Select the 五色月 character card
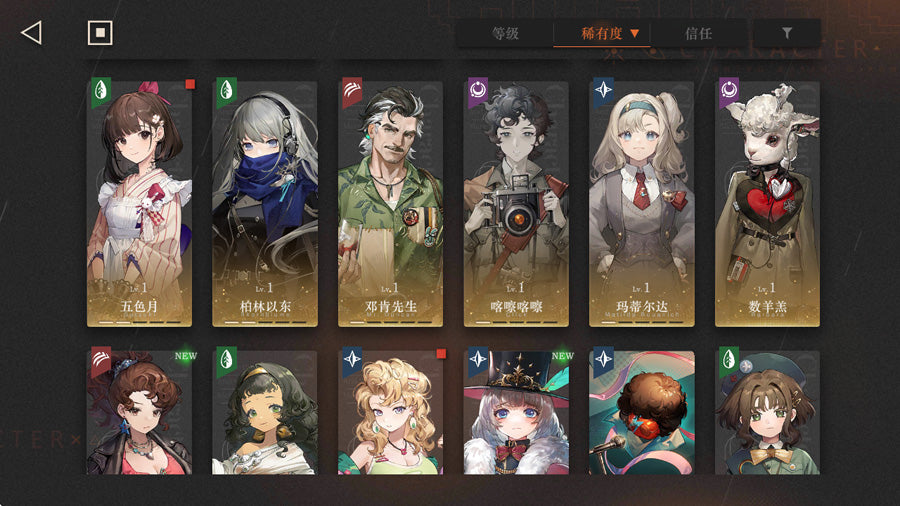This screenshot has height=506, width=900. pyautogui.click(x=139, y=203)
